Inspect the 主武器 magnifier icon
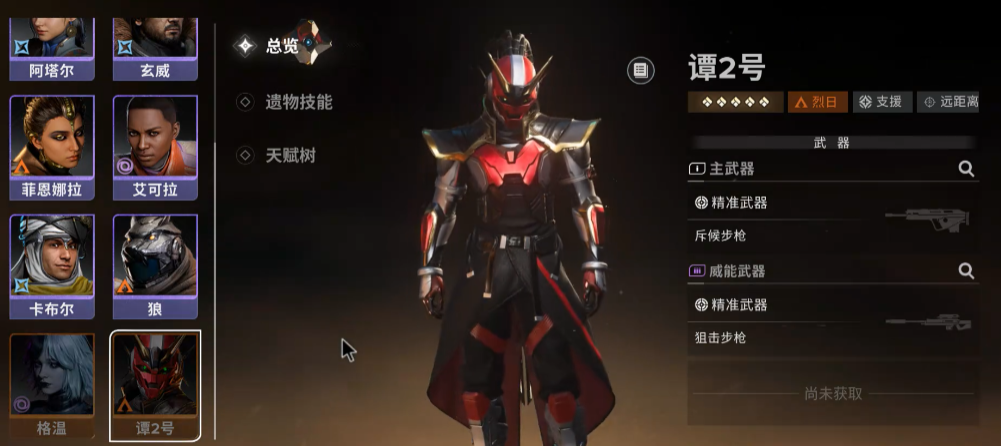 click(966, 169)
